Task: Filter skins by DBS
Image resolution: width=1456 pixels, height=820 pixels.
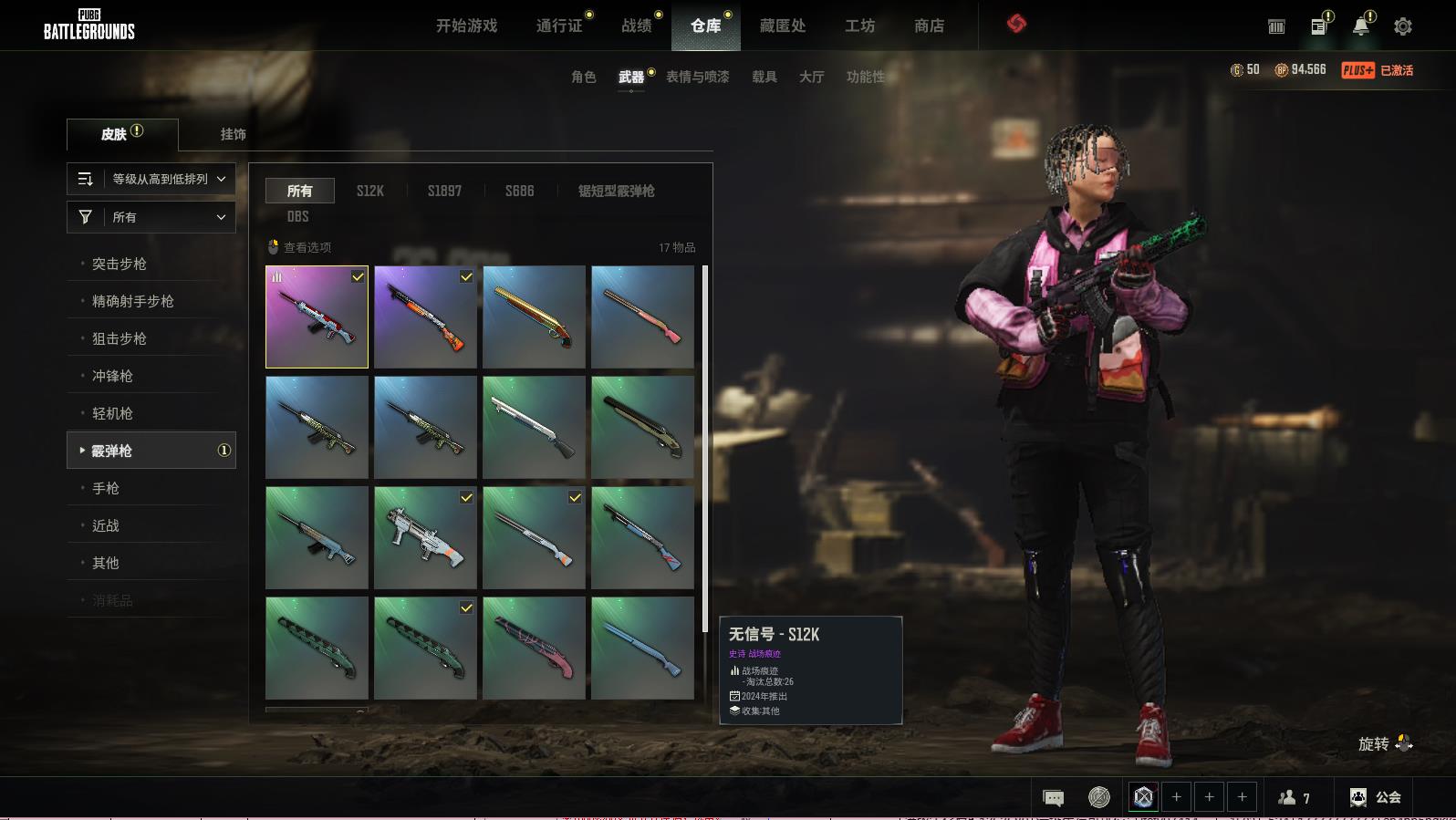Action: point(297,216)
